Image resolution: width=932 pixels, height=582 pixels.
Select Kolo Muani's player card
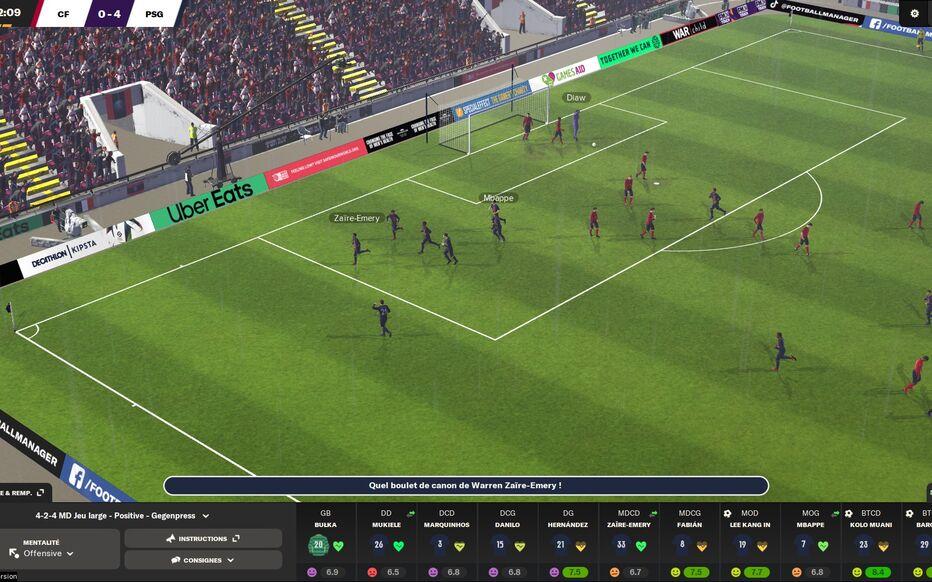coord(871,541)
